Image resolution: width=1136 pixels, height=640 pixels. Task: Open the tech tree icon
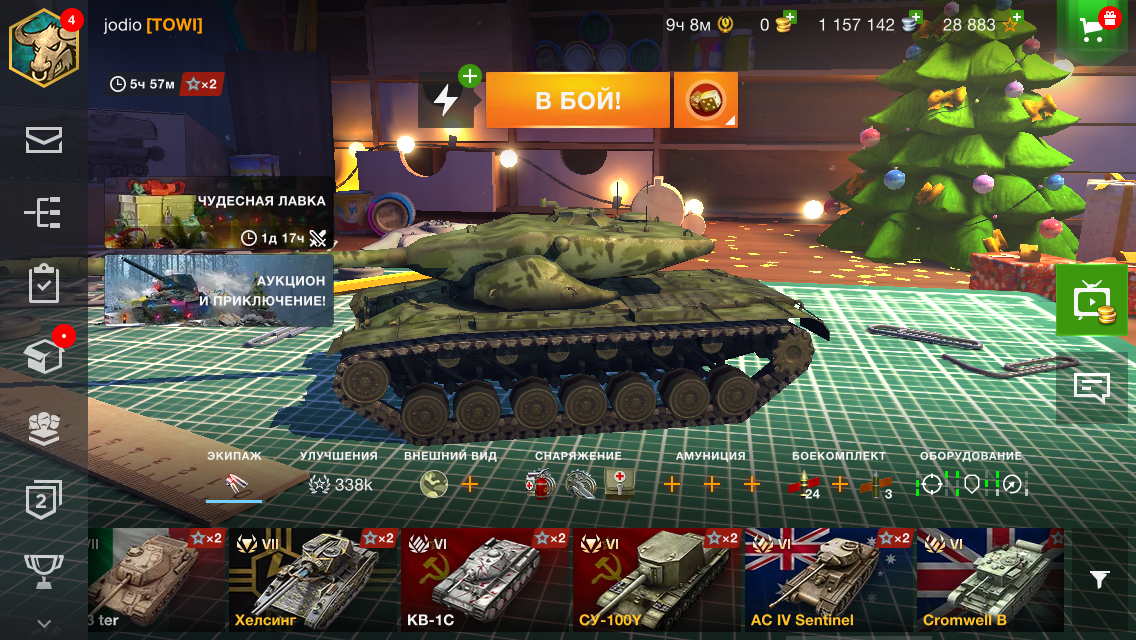click(x=43, y=212)
